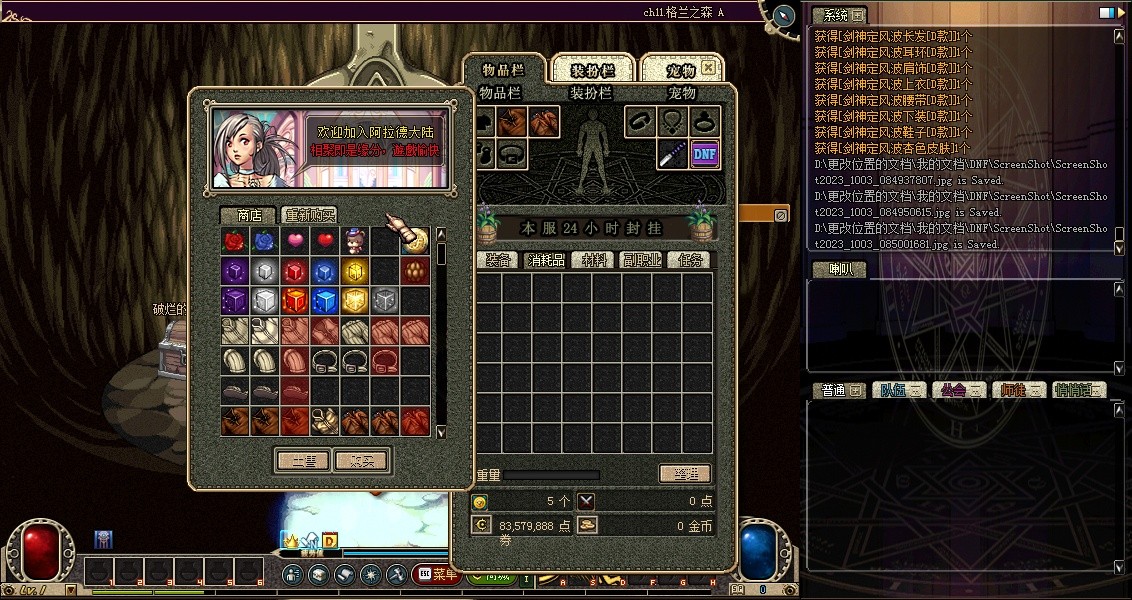The width and height of the screenshot is (1132, 600).
Task: Close the inventory window with X
Action: point(708,68)
